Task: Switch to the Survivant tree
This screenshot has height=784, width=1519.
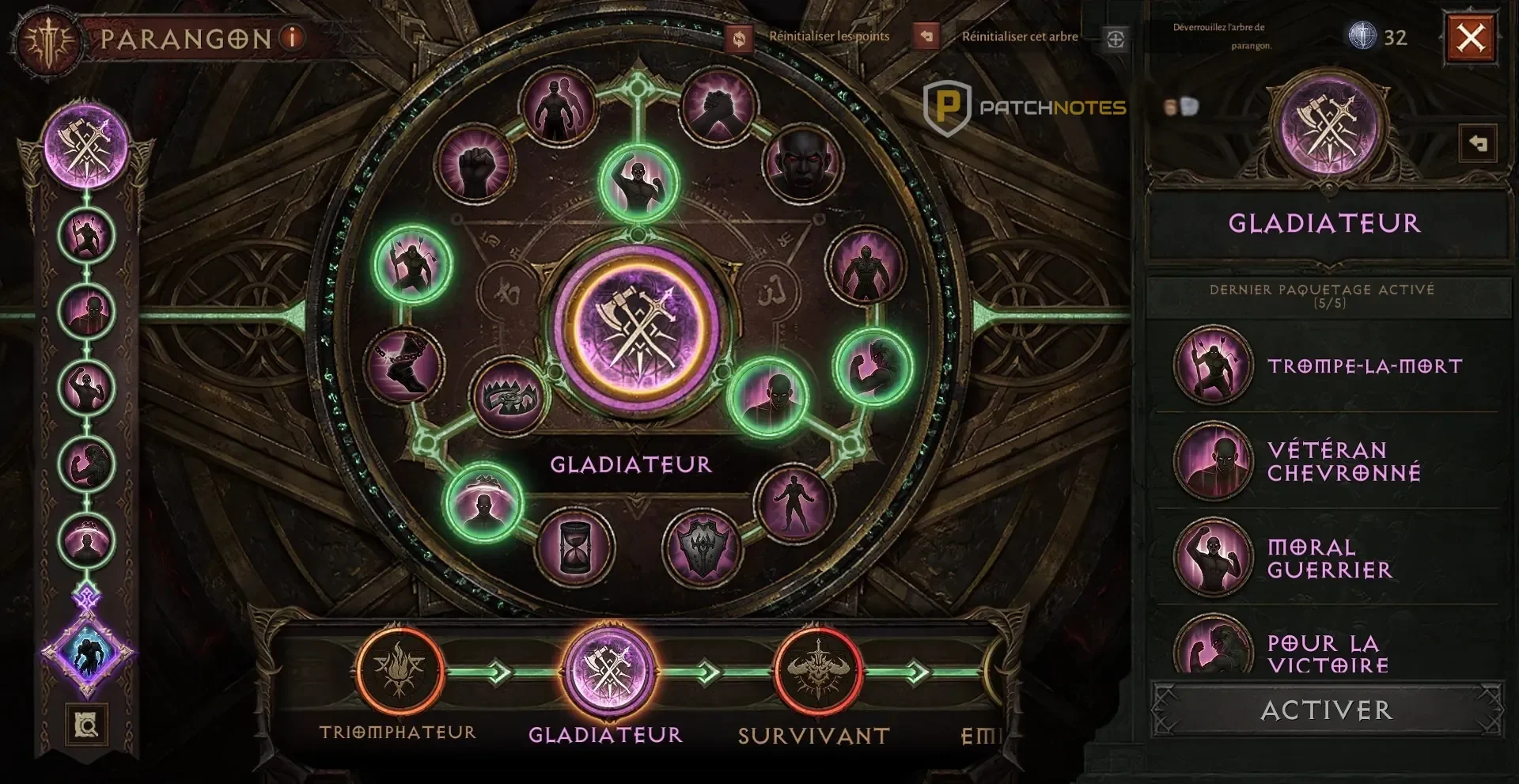Action: [817, 671]
